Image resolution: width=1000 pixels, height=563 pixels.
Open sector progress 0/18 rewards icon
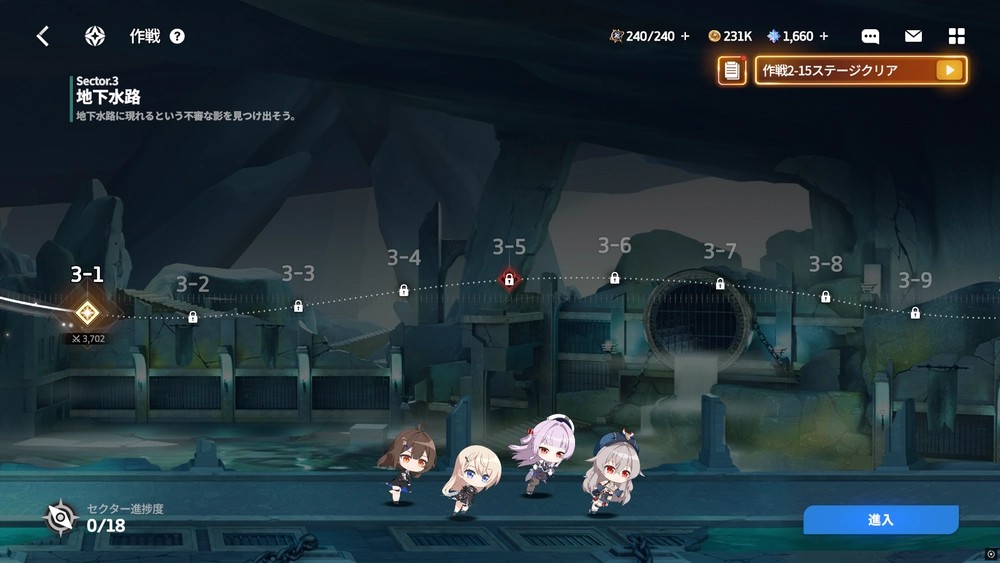coord(62,517)
